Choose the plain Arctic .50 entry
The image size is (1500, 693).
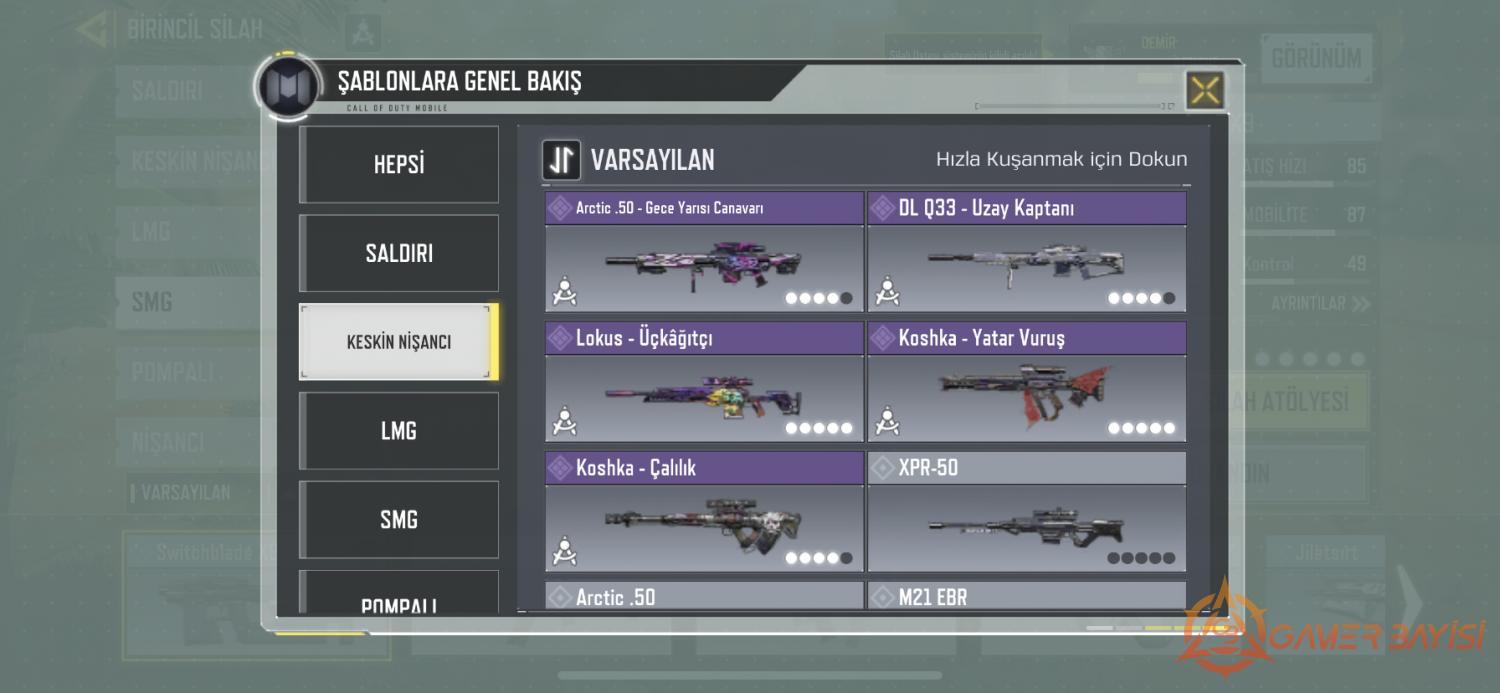(x=704, y=597)
